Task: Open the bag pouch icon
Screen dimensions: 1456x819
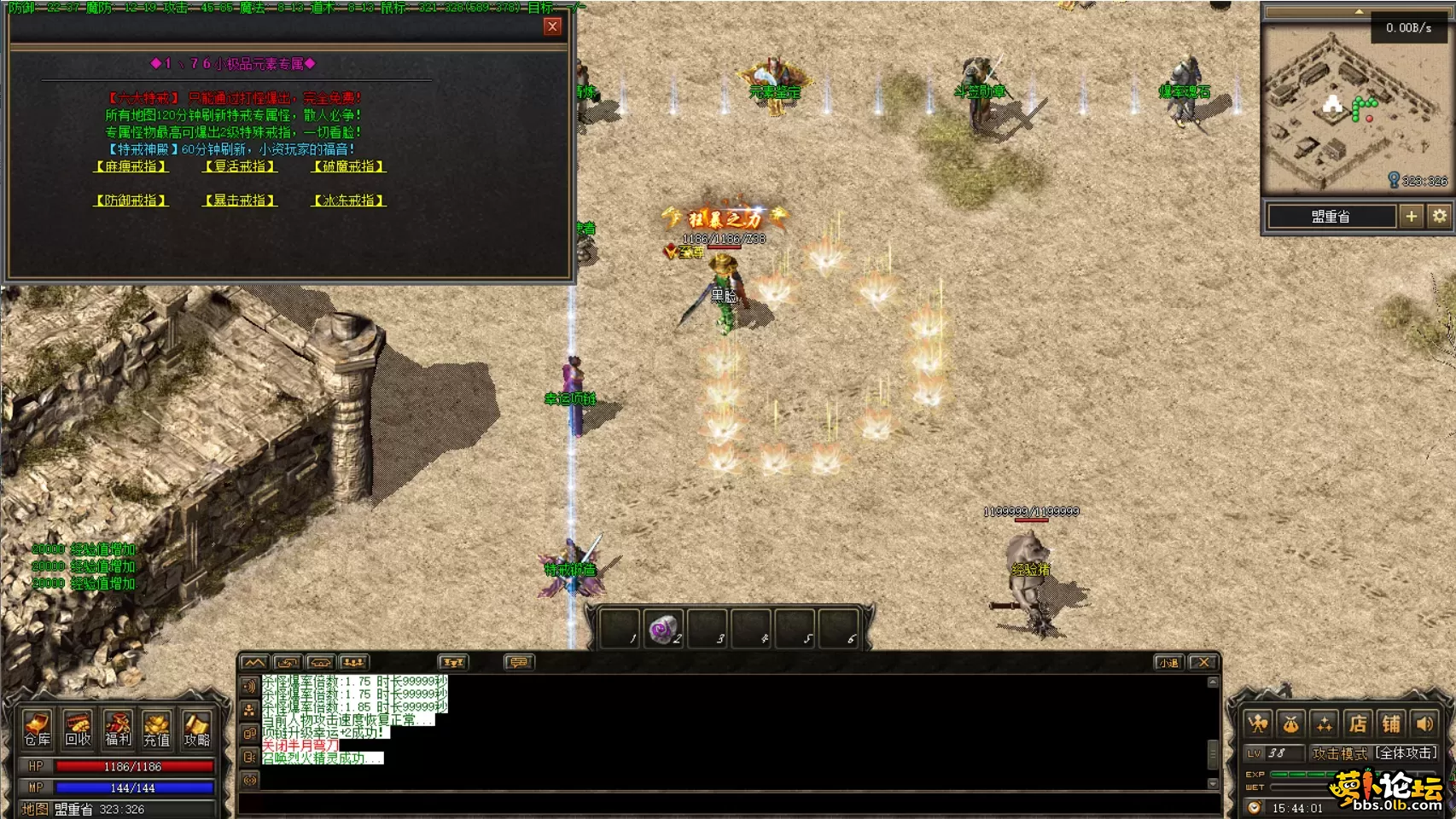Action: [x=1291, y=724]
